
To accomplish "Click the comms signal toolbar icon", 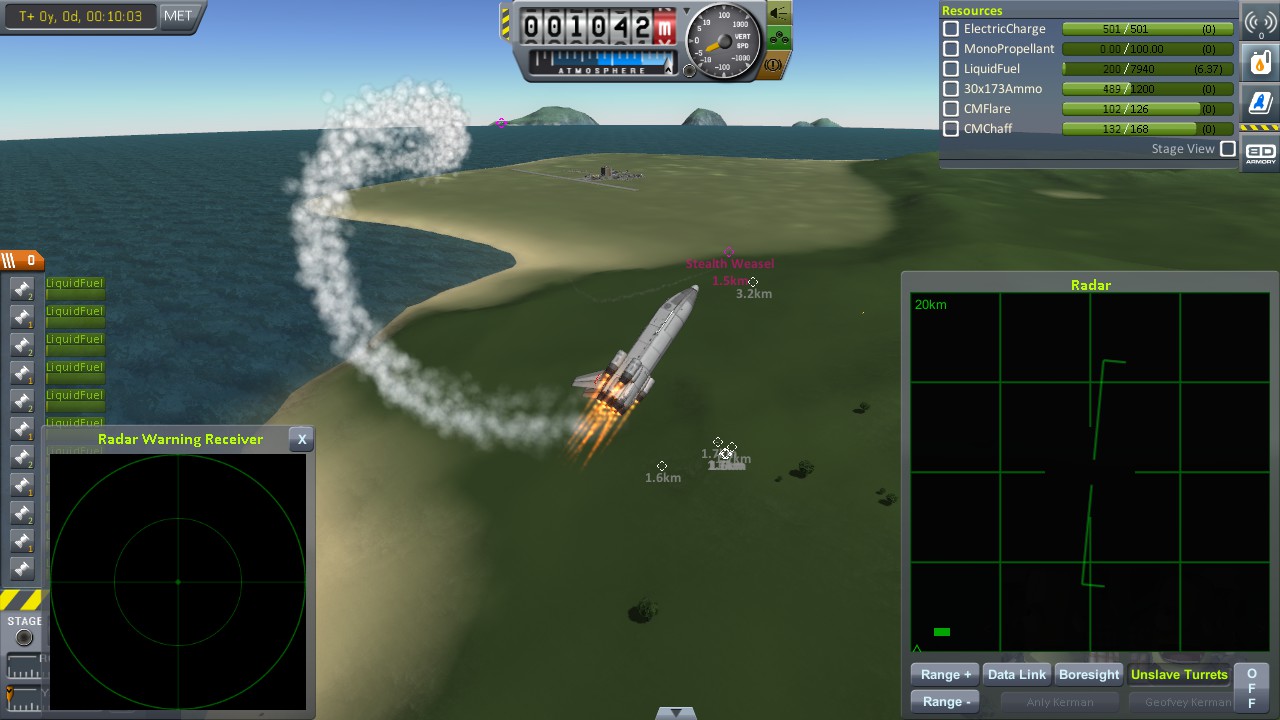I will click(1260, 23).
